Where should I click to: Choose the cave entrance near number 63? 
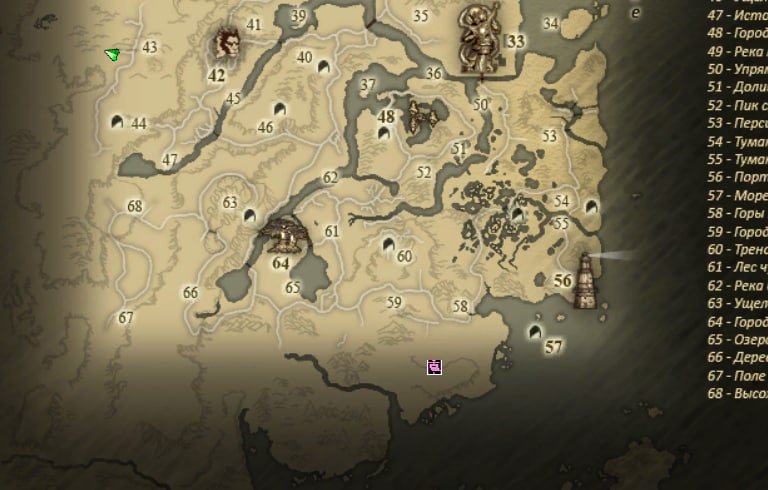click(249, 214)
